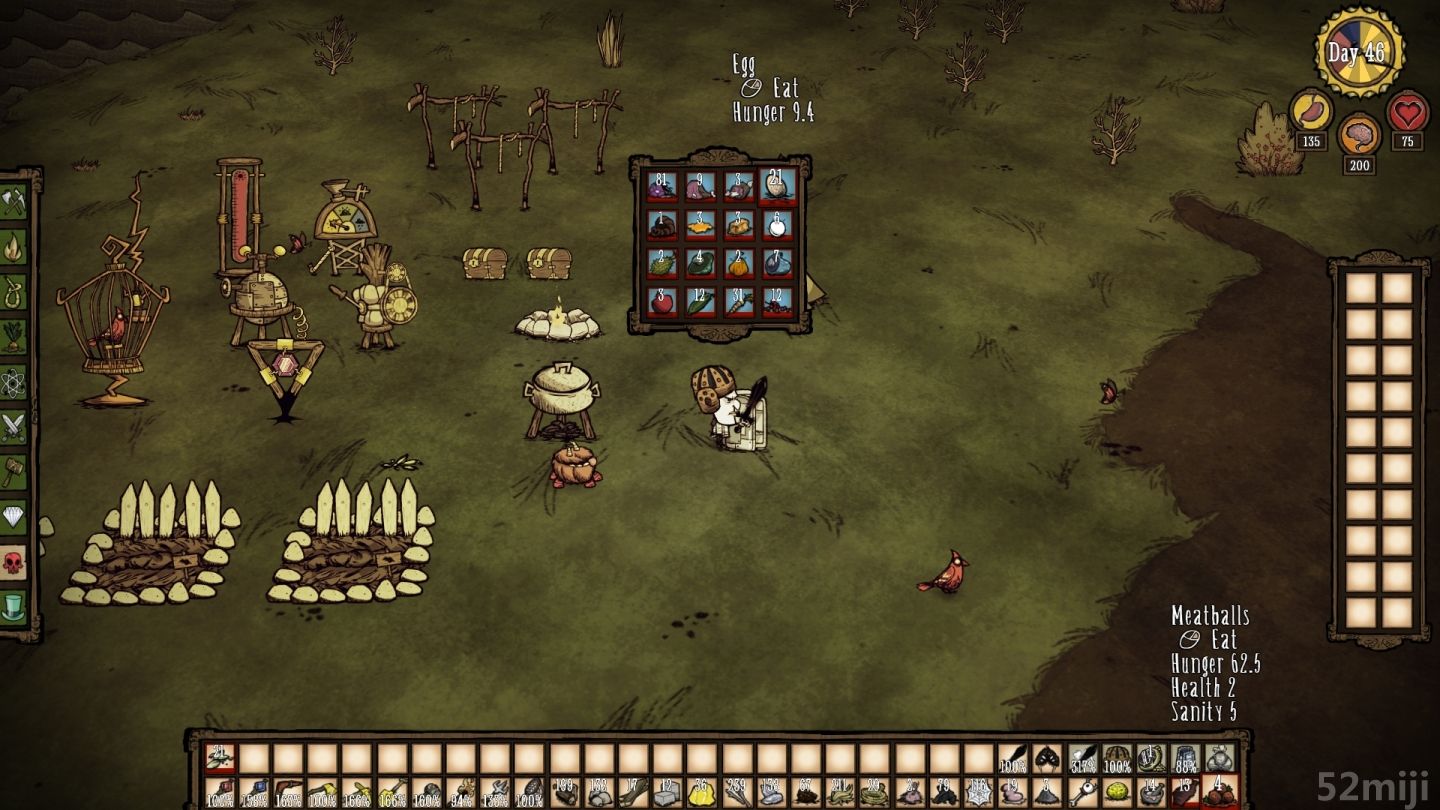Open the Tools crafting tab

[13, 203]
